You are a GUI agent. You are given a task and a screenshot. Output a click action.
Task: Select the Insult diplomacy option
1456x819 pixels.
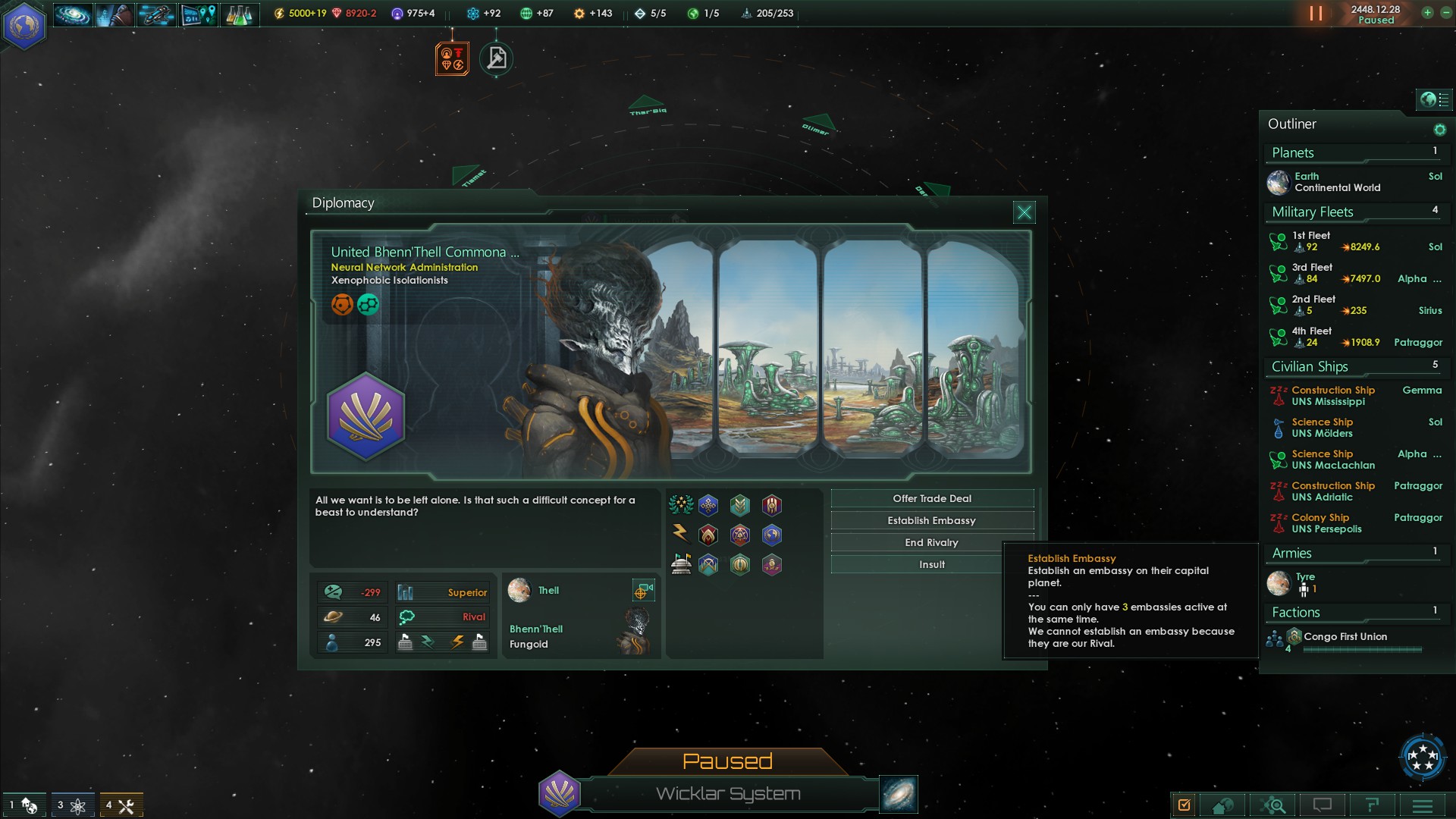coord(930,564)
